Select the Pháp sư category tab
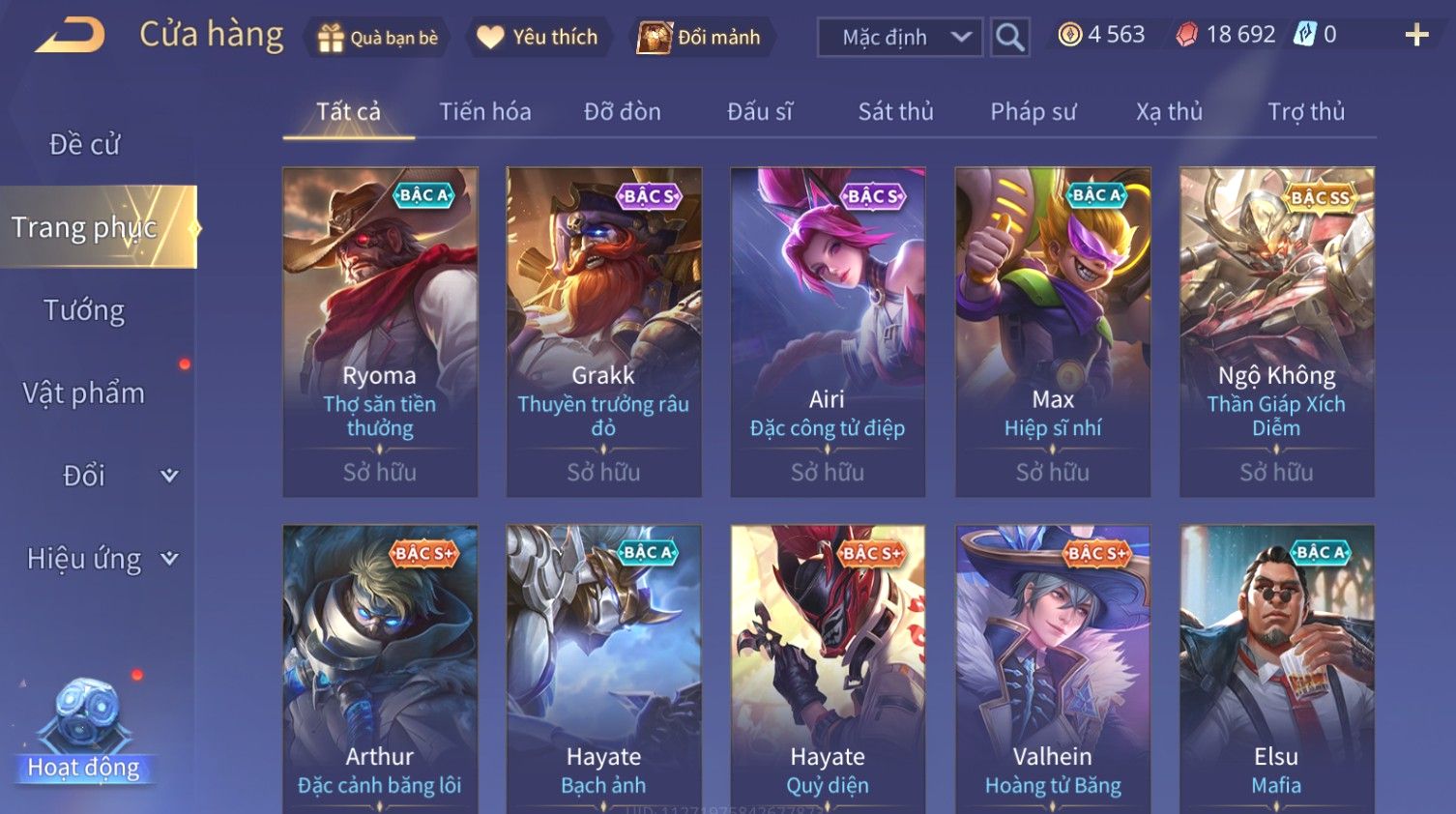The width and height of the screenshot is (1456, 814). pyautogui.click(x=1033, y=112)
